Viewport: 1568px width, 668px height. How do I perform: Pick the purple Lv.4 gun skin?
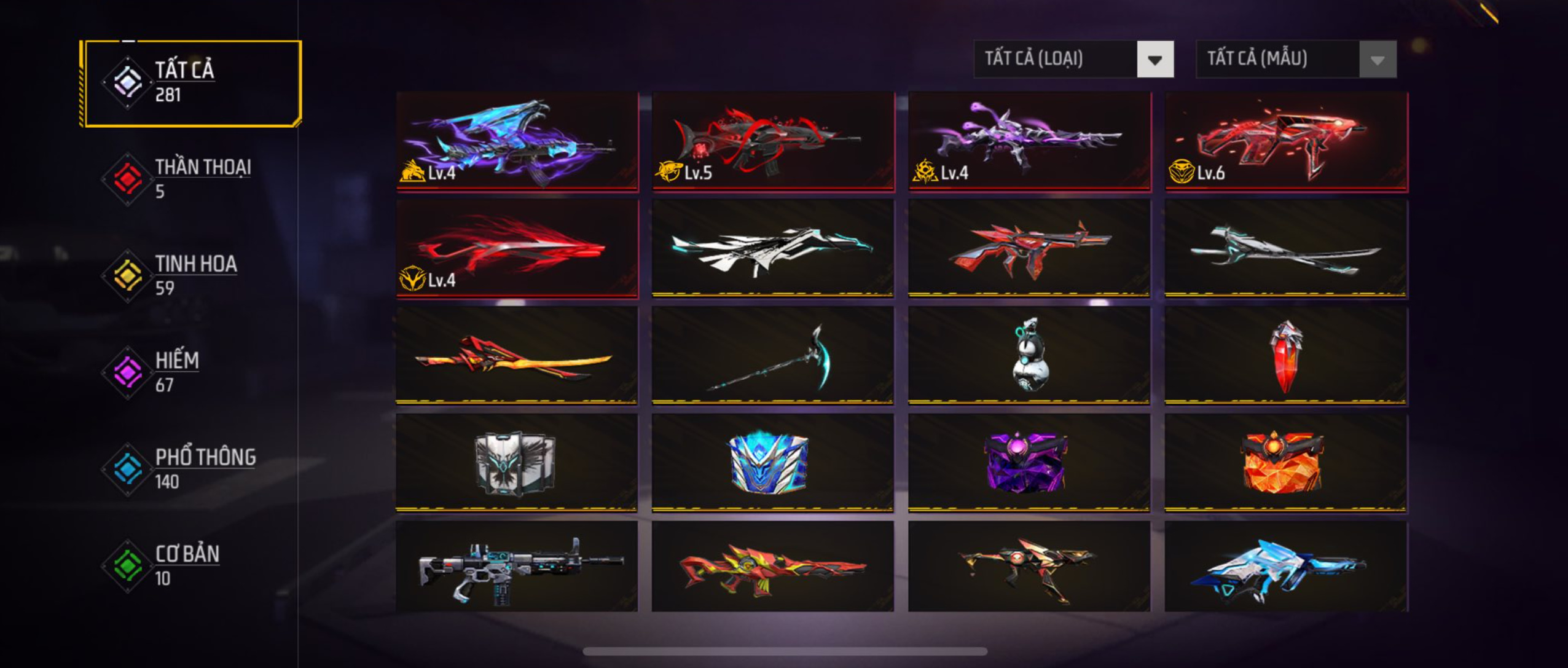[1029, 141]
